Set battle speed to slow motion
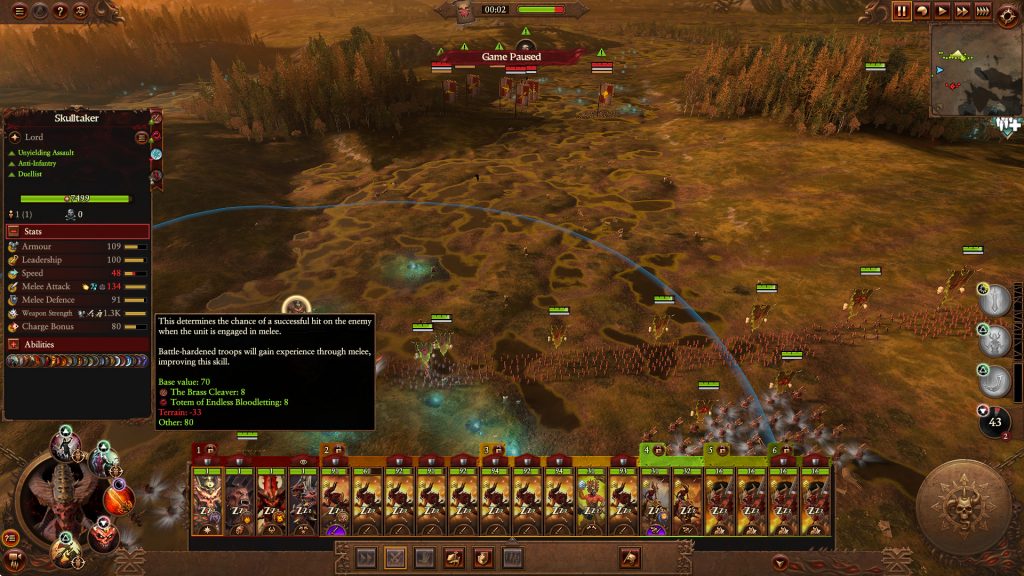Viewport: 1024px width, 576px height. pos(922,11)
